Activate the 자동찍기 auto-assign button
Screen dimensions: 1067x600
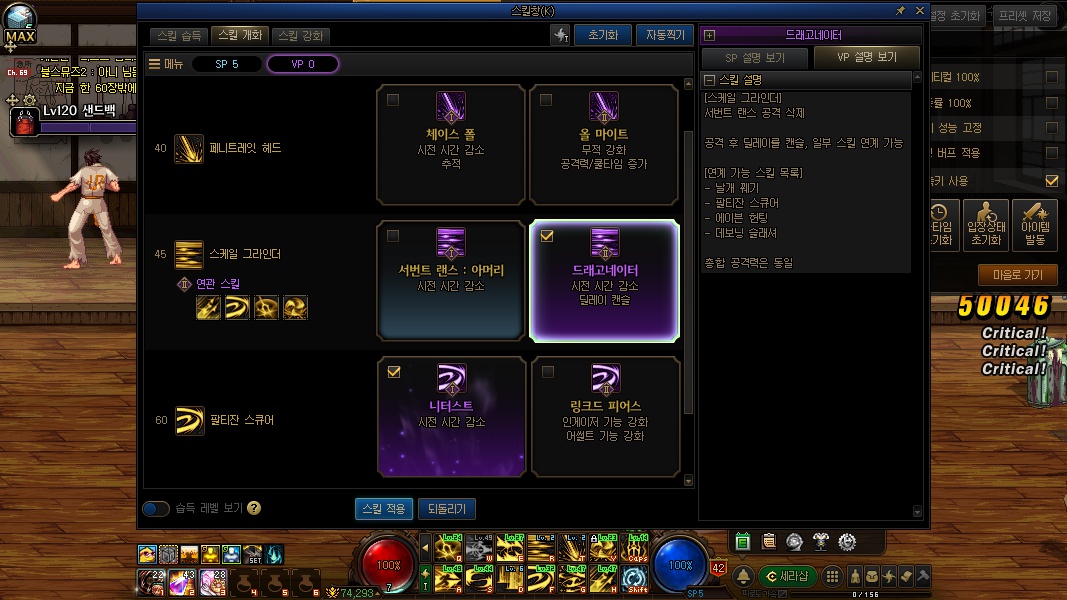[x=663, y=35]
